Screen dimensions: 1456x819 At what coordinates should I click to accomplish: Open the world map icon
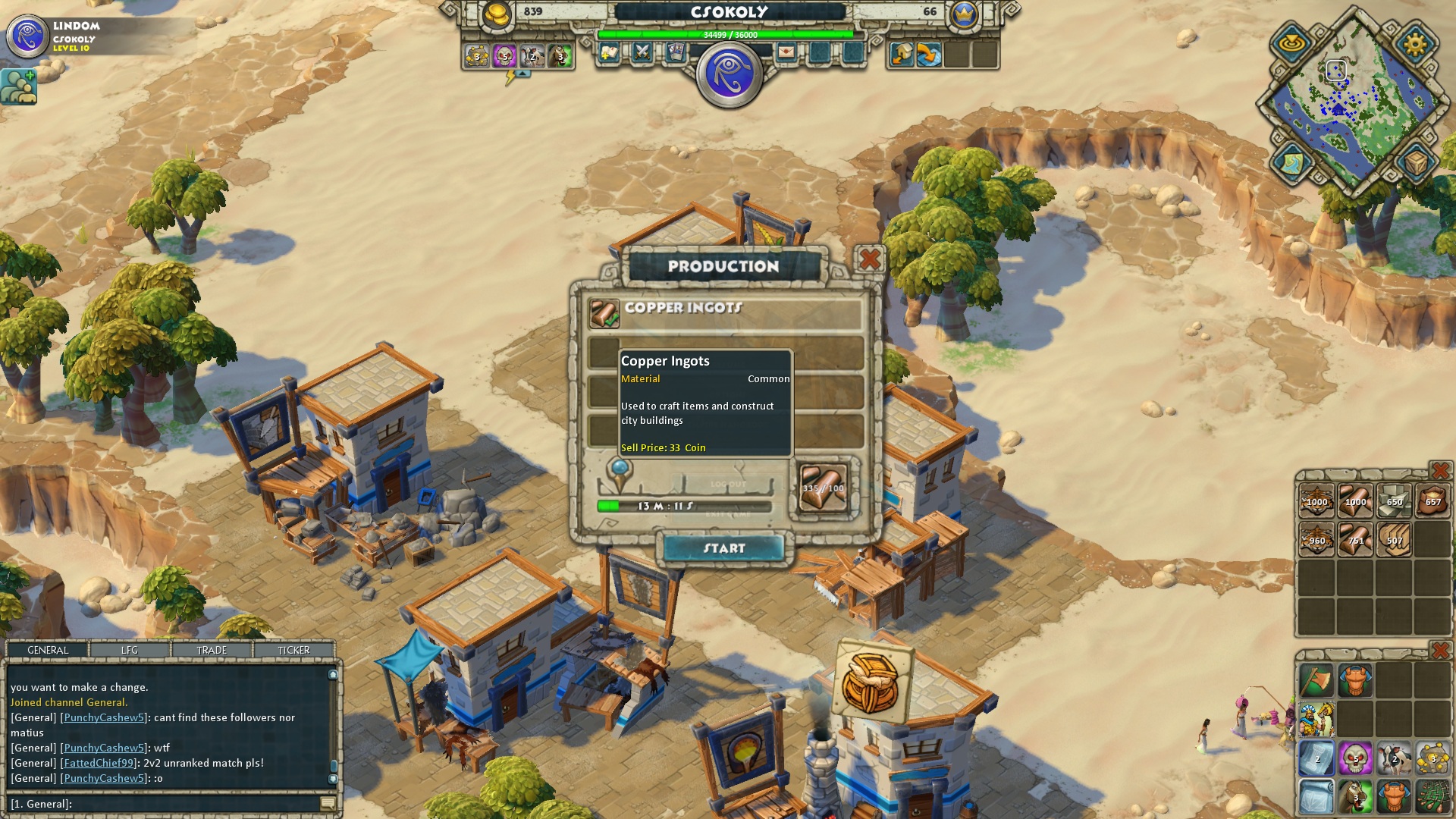(x=1292, y=162)
